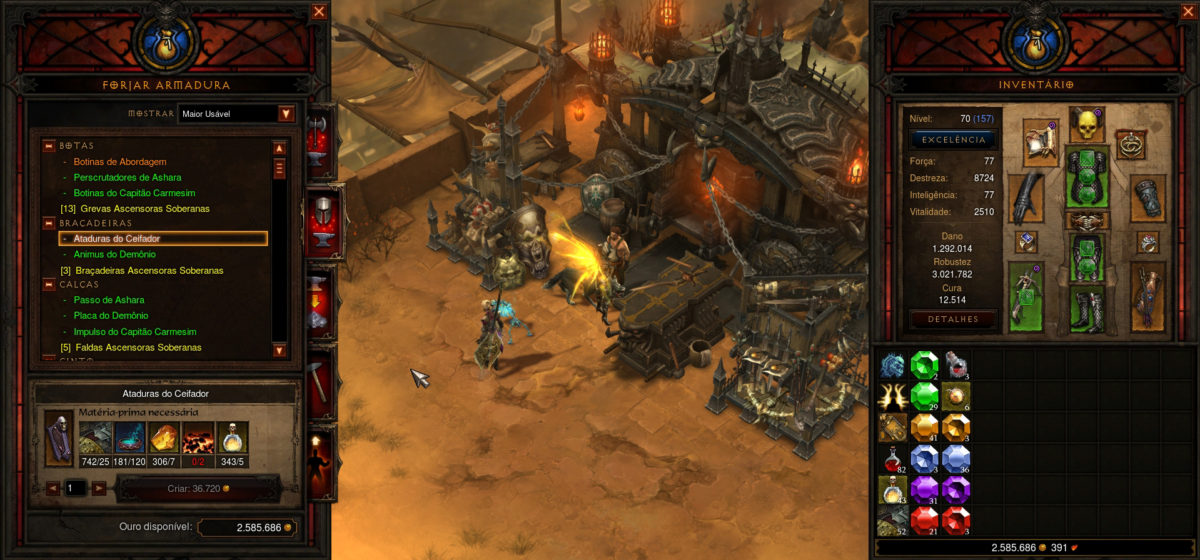Collapse the Botas category
The image size is (1200, 560).
48,146
